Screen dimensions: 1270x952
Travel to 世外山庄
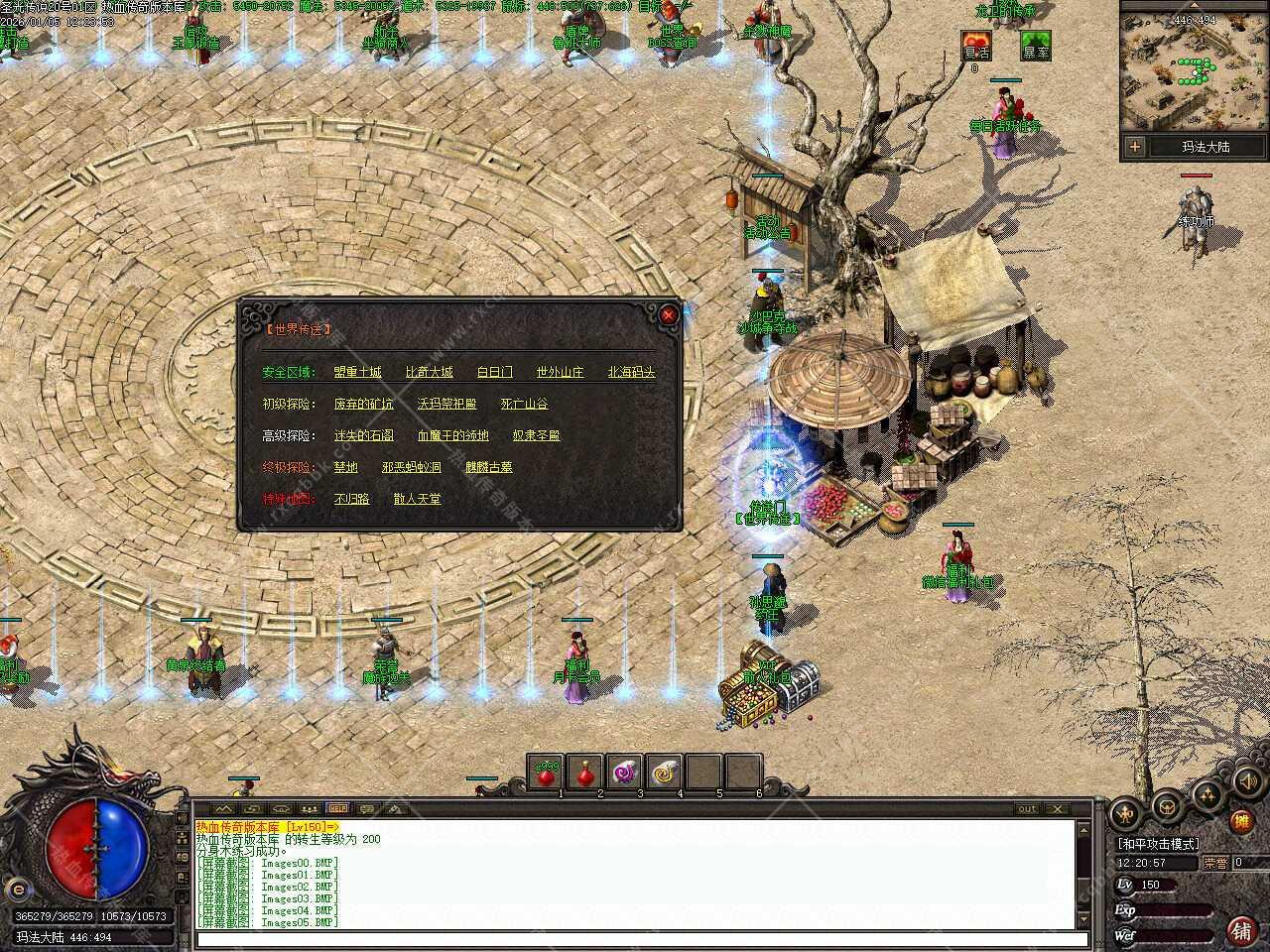pos(560,372)
